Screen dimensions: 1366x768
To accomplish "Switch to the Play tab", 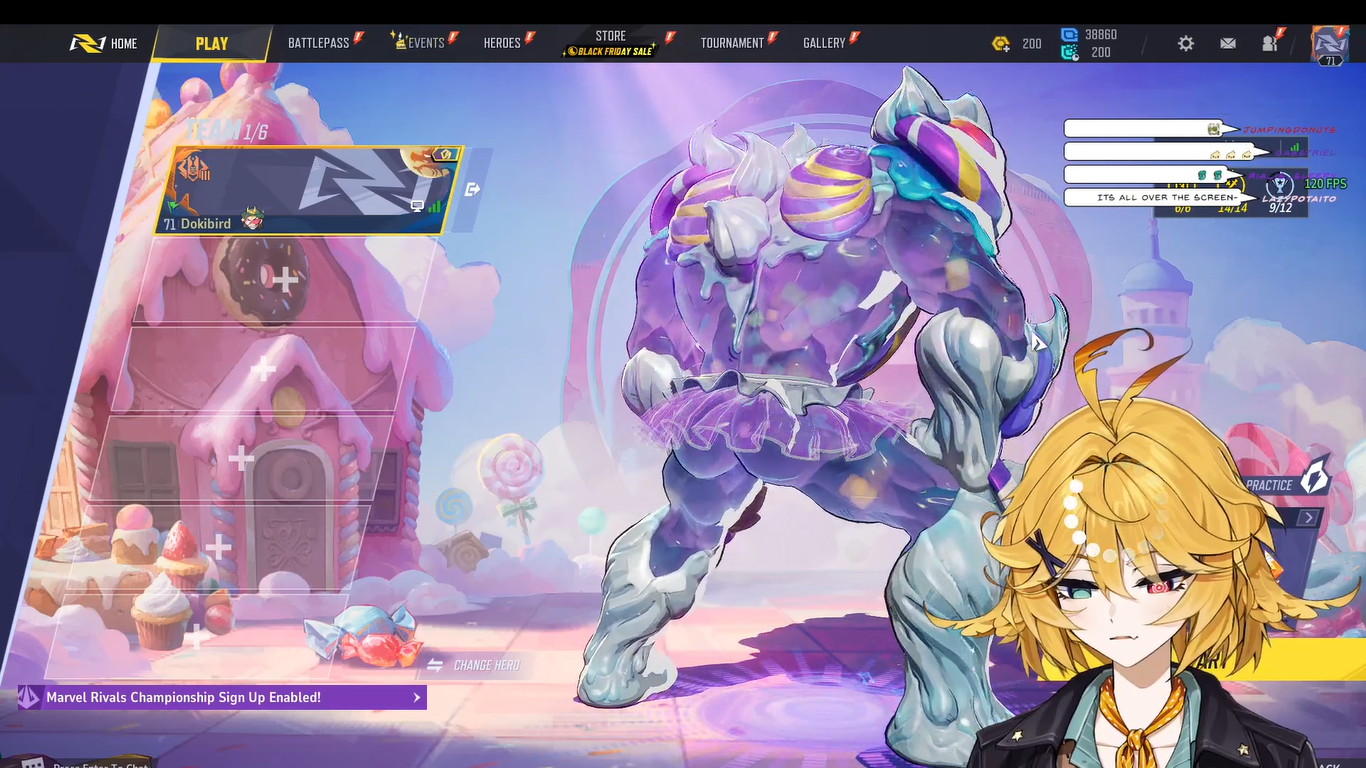I will [212, 44].
